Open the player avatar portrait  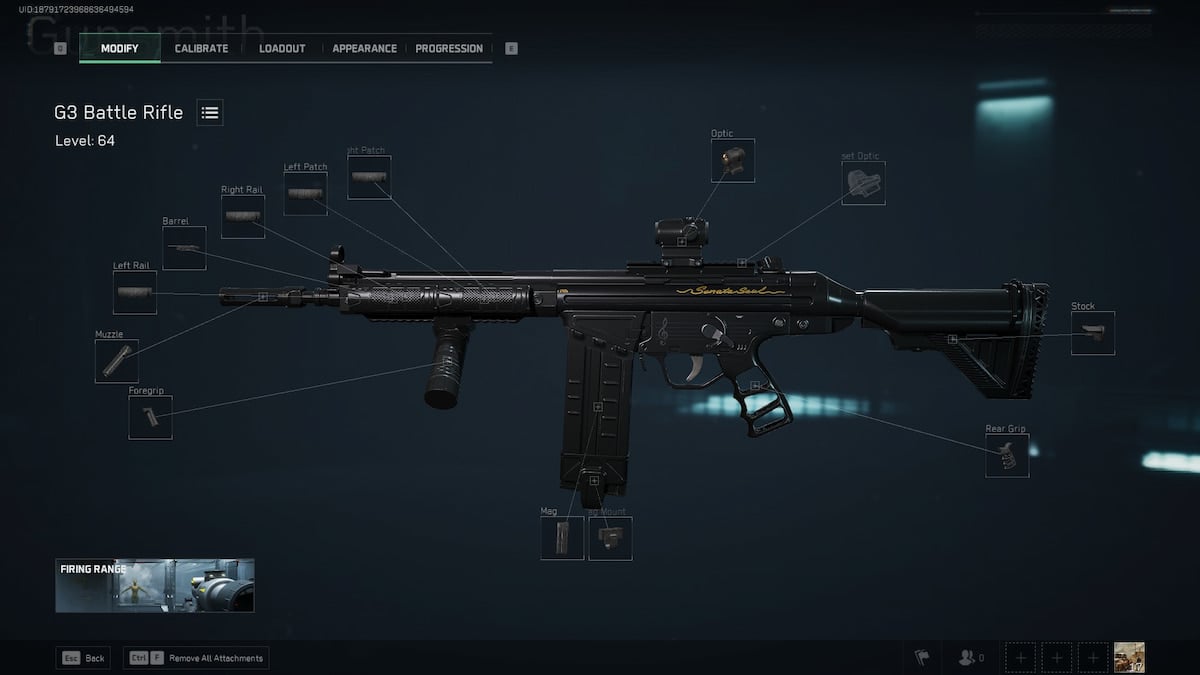pyautogui.click(x=1130, y=657)
